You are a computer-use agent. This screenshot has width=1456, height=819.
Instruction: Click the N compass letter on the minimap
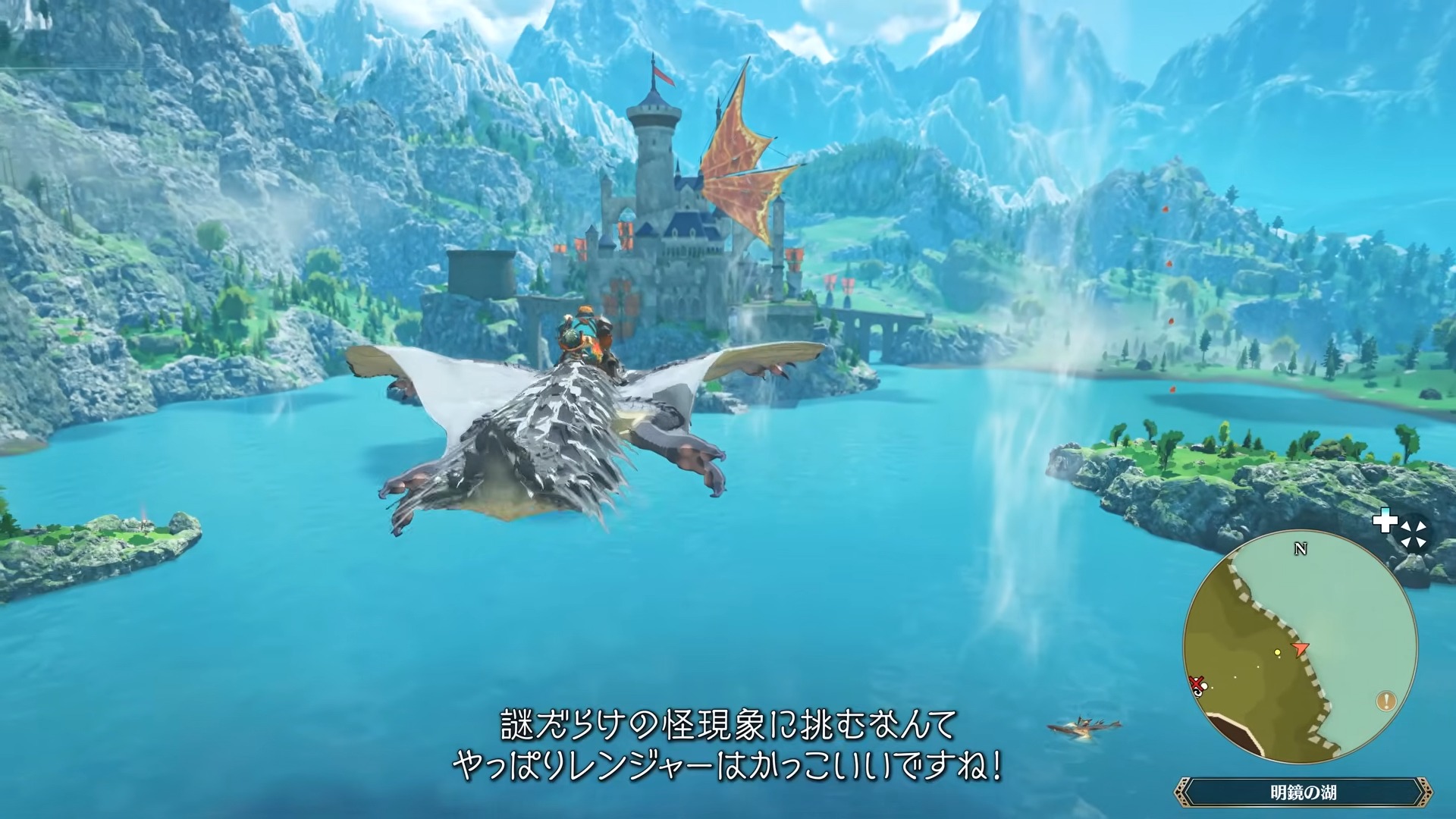pos(1301,548)
